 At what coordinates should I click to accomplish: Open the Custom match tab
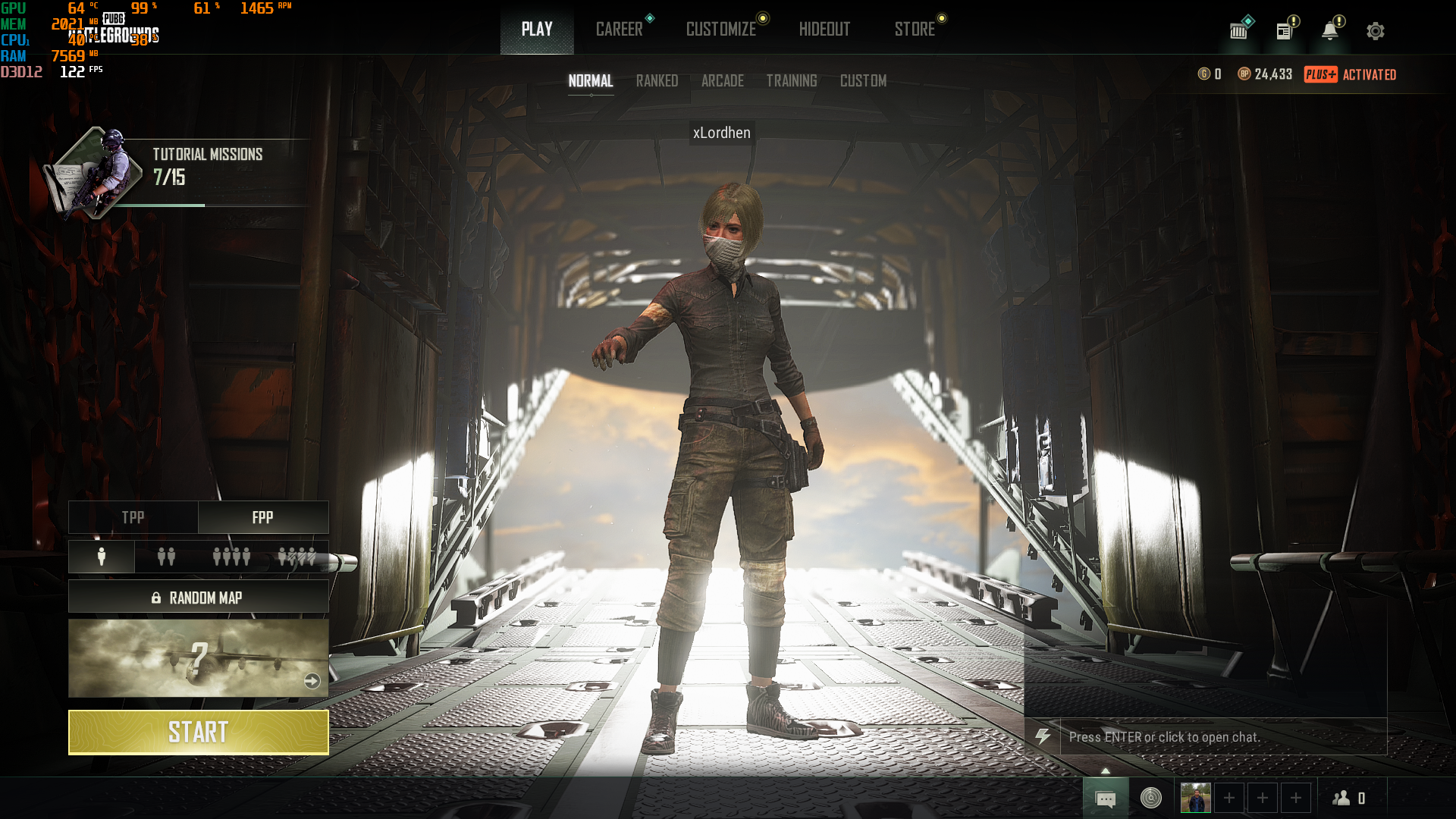click(863, 80)
